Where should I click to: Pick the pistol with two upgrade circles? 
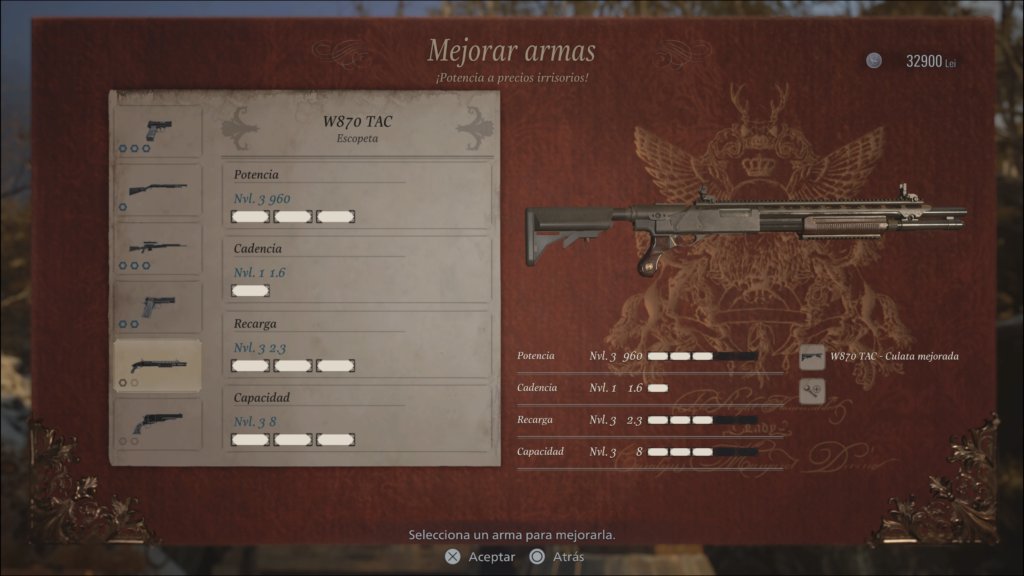[x=157, y=307]
